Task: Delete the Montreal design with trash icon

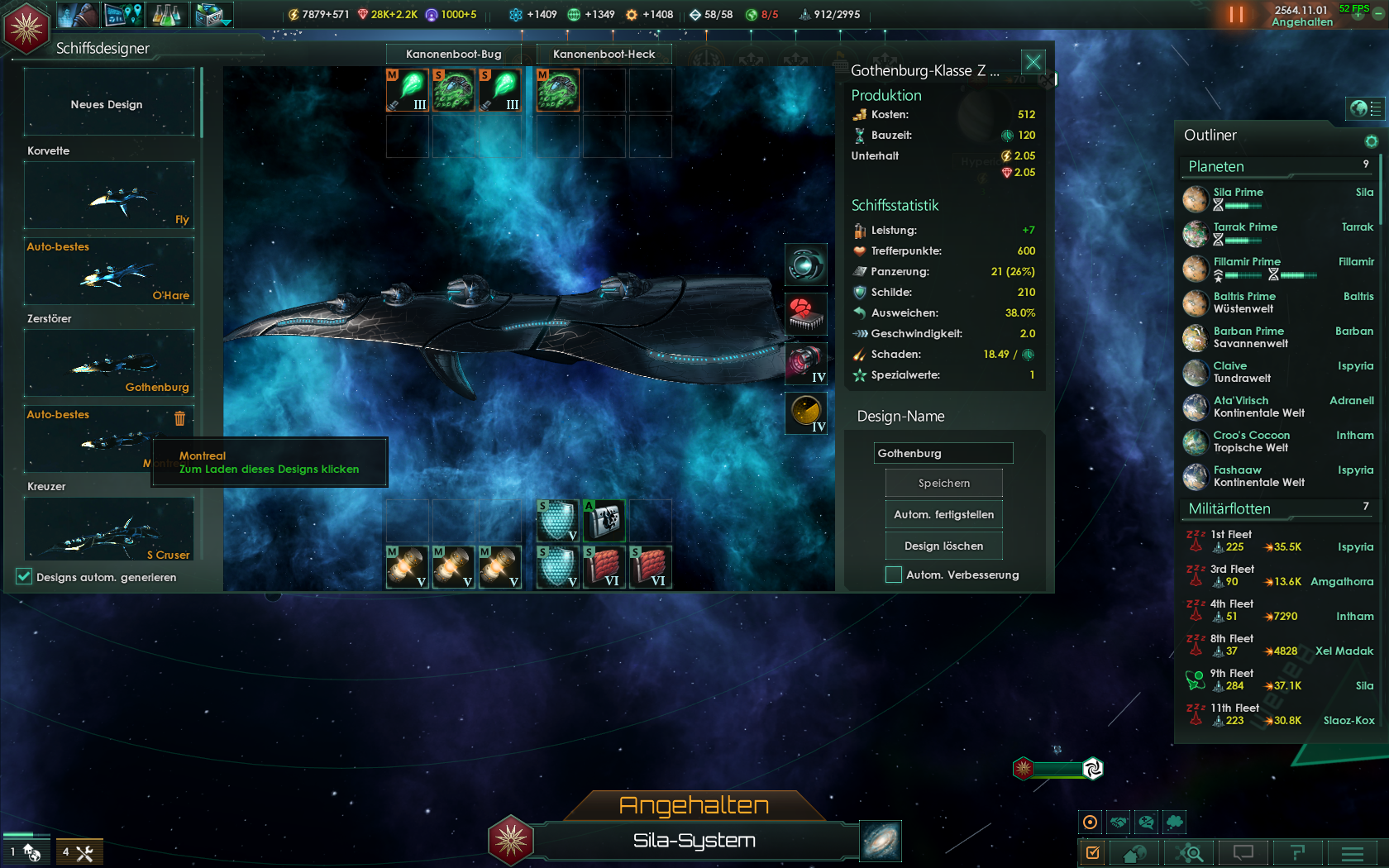Action: tap(179, 418)
